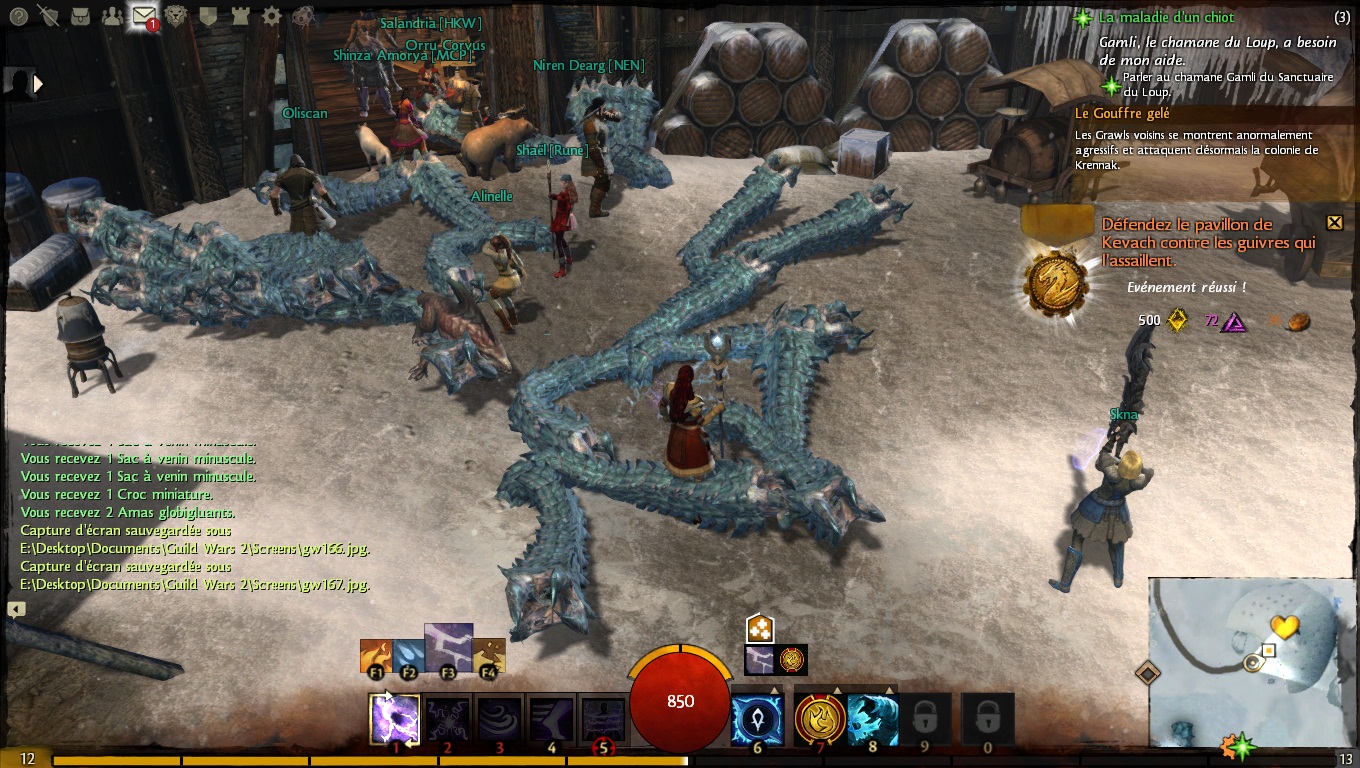
Task: Open the help question mark menu
Action: 17,16
